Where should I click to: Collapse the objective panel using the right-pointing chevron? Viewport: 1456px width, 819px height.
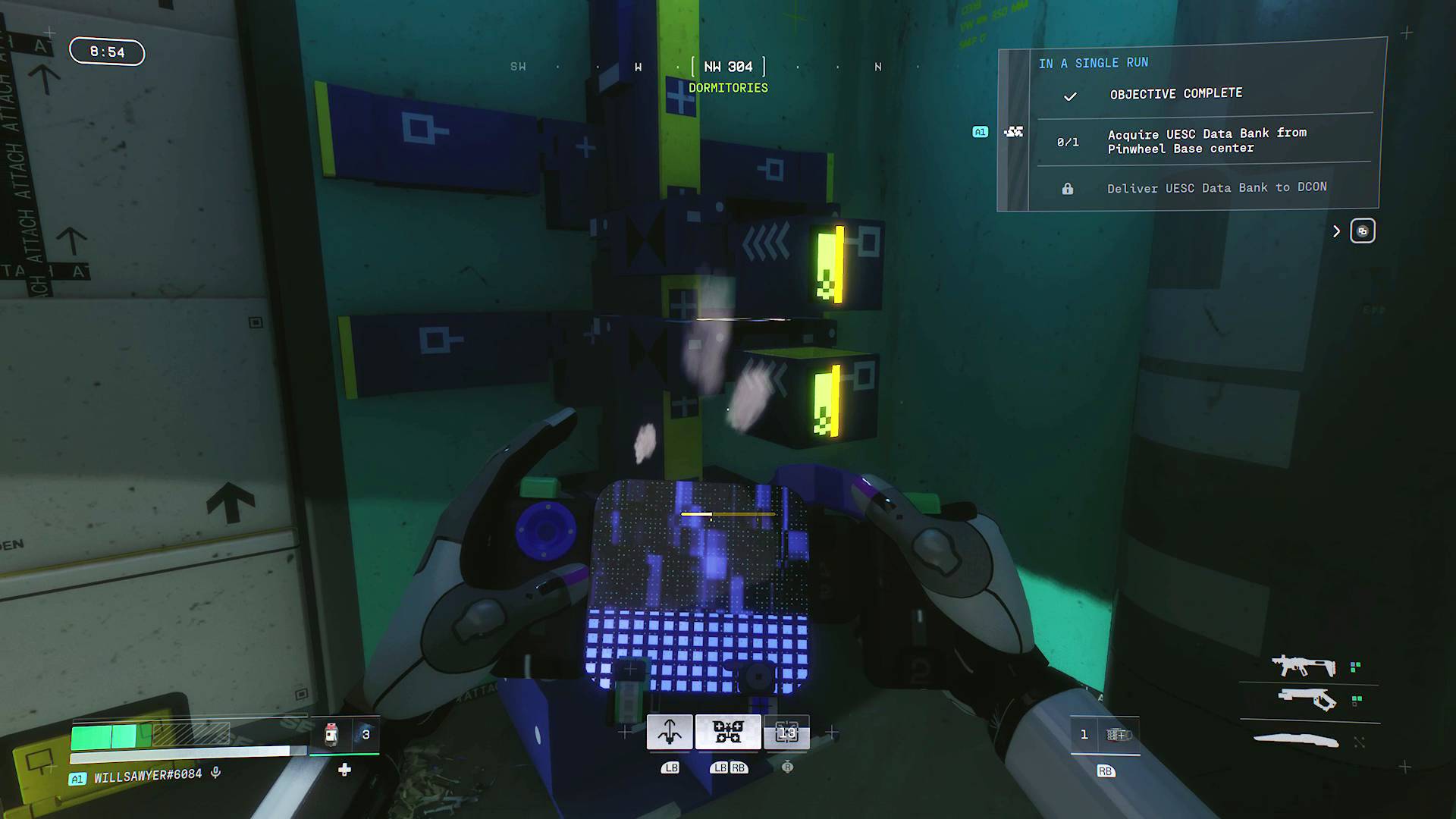tap(1336, 231)
